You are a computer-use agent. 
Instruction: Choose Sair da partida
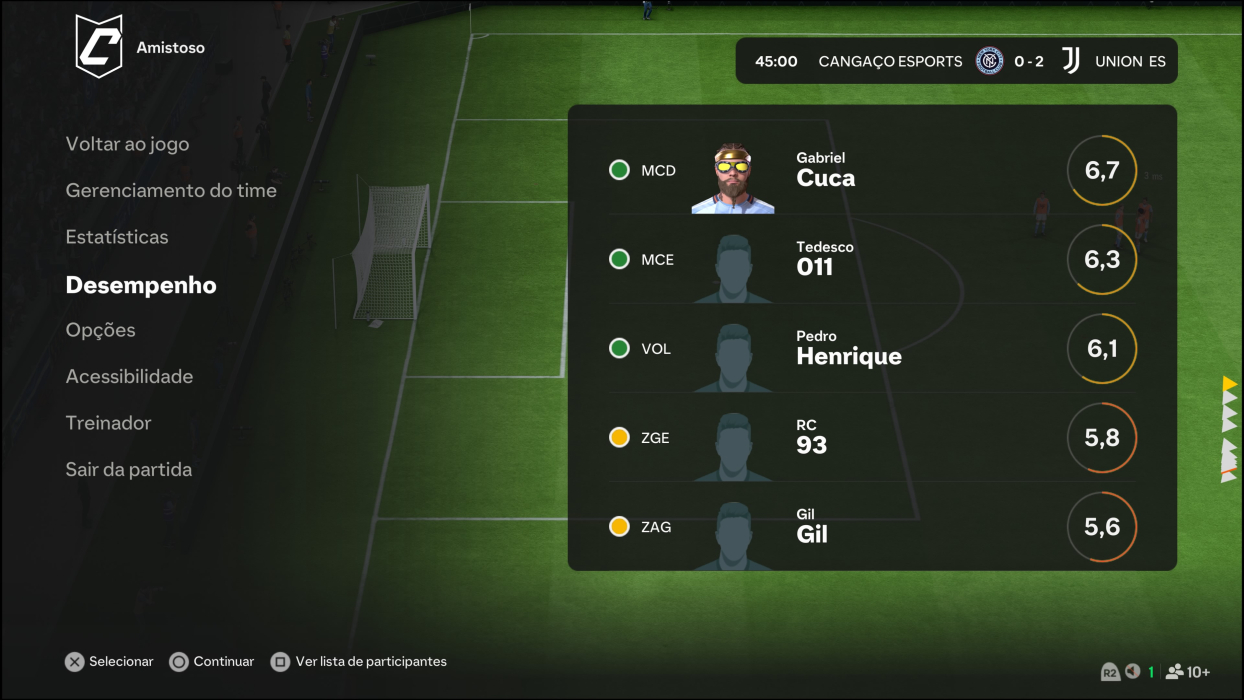128,469
